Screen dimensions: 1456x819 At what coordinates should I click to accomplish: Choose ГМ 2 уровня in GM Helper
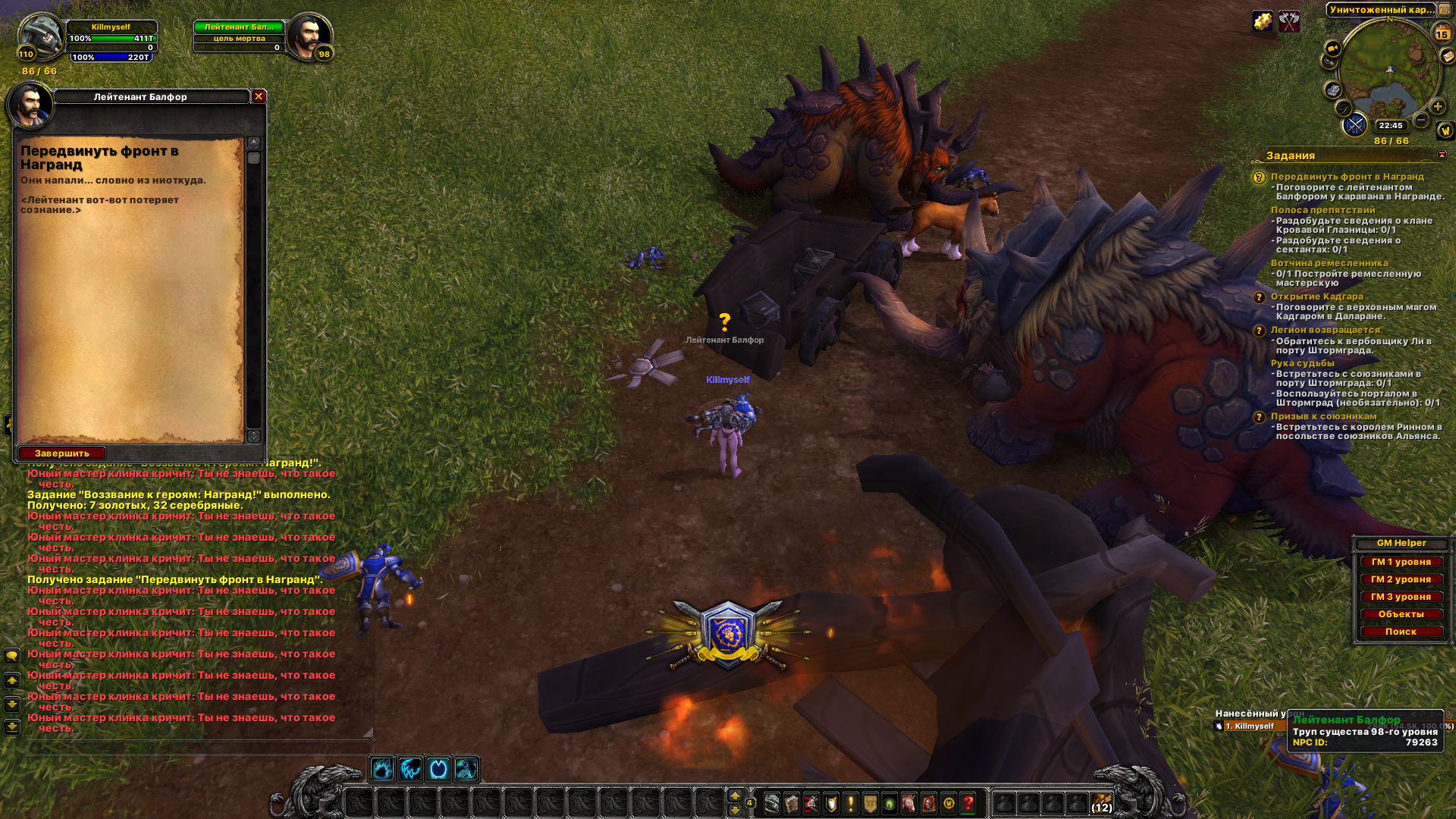[1401, 579]
